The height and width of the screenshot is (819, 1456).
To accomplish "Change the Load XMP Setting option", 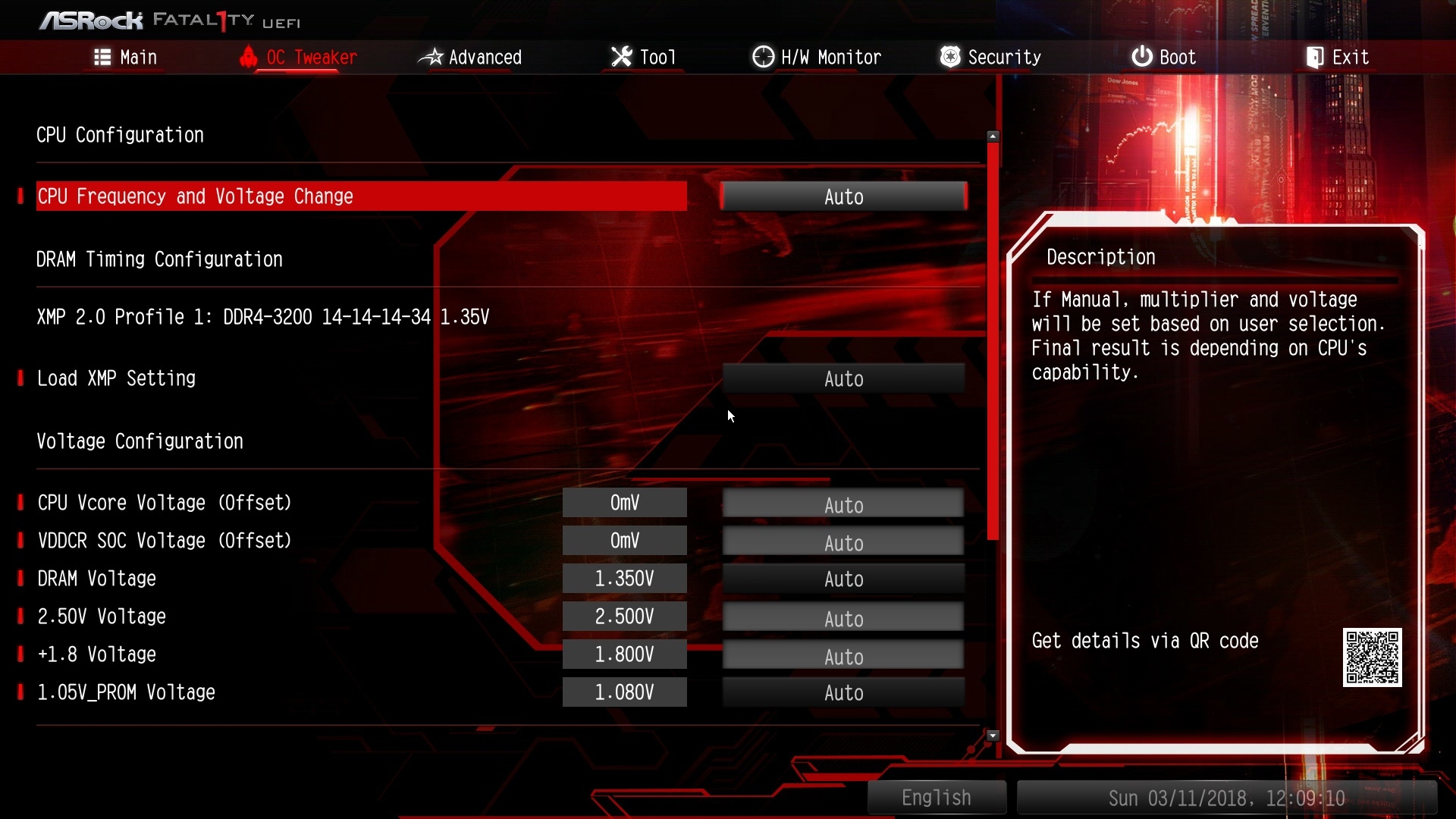I will click(843, 379).
